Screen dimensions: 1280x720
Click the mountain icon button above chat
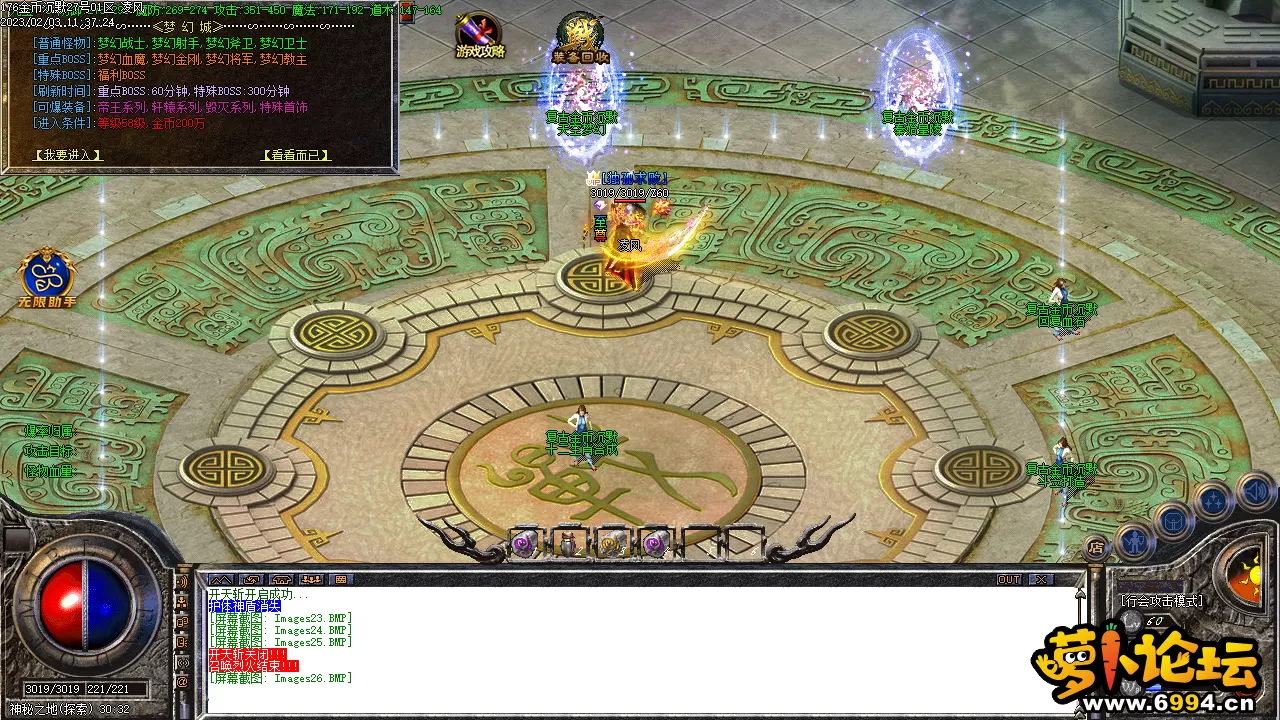(x=221, y=580)
